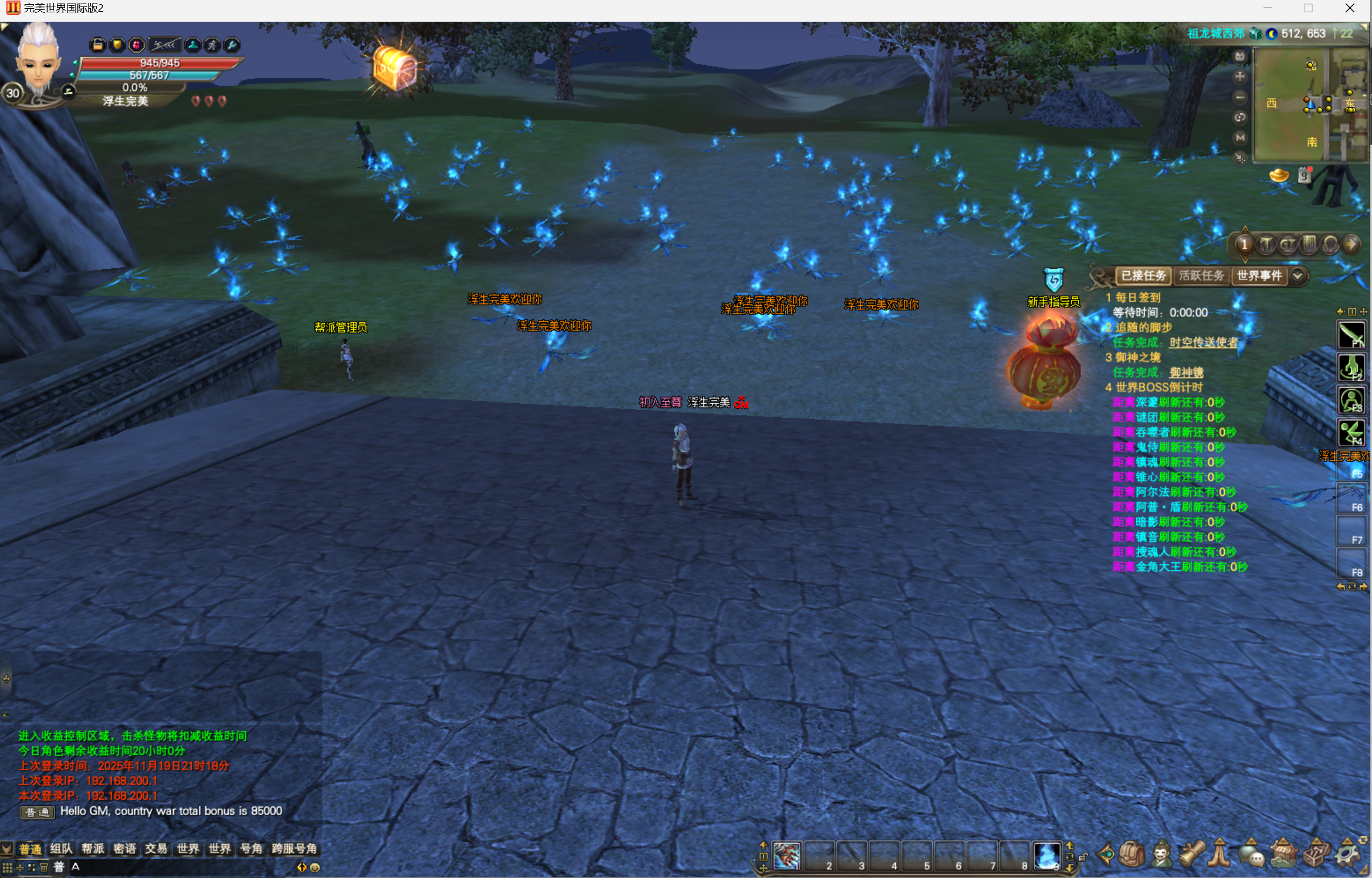Activate the claw skill in hotbar slot 1
The image size is (1372, 878).
pos(787,856)
